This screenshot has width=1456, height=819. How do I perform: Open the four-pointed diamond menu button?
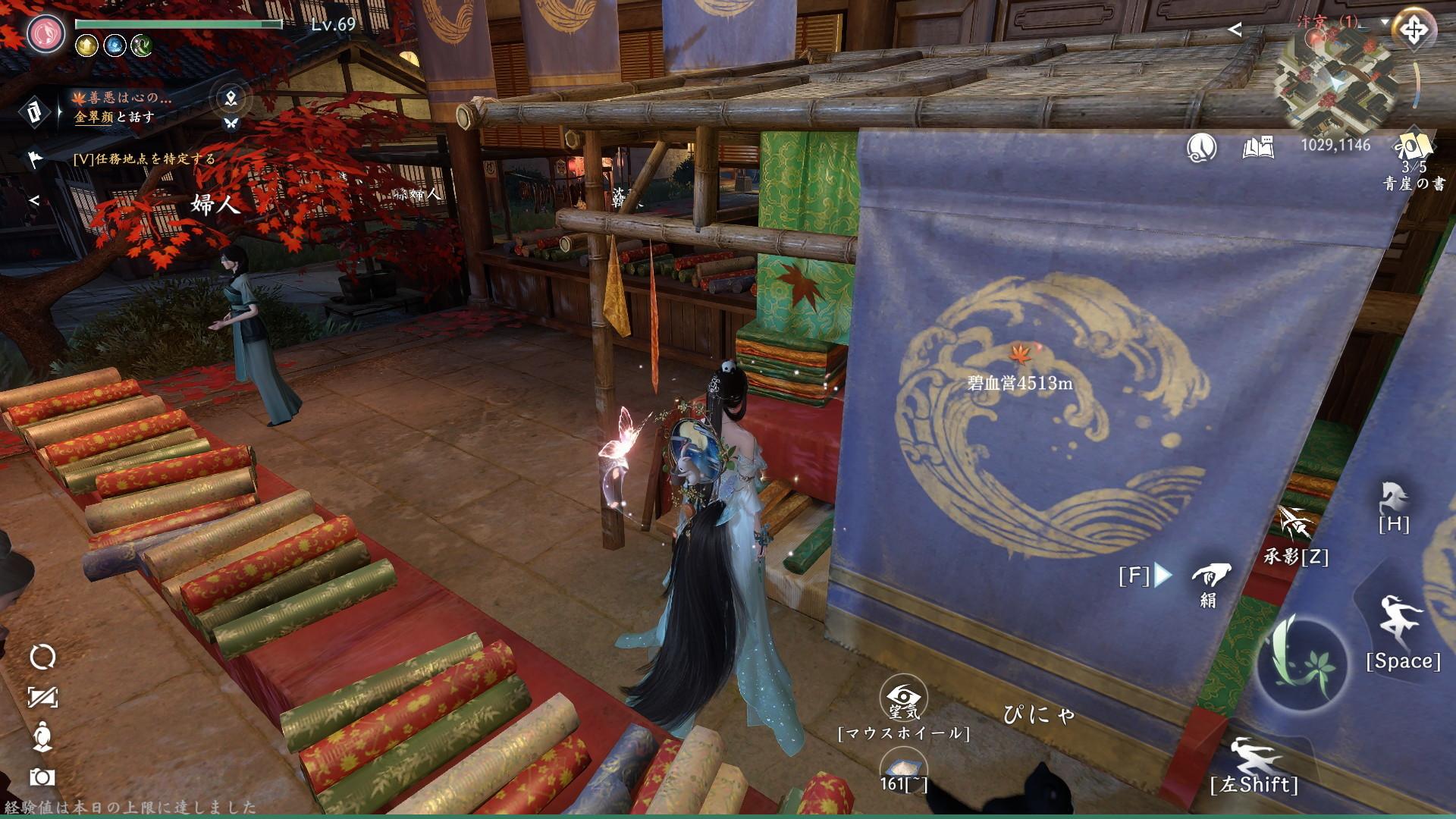1413,31
